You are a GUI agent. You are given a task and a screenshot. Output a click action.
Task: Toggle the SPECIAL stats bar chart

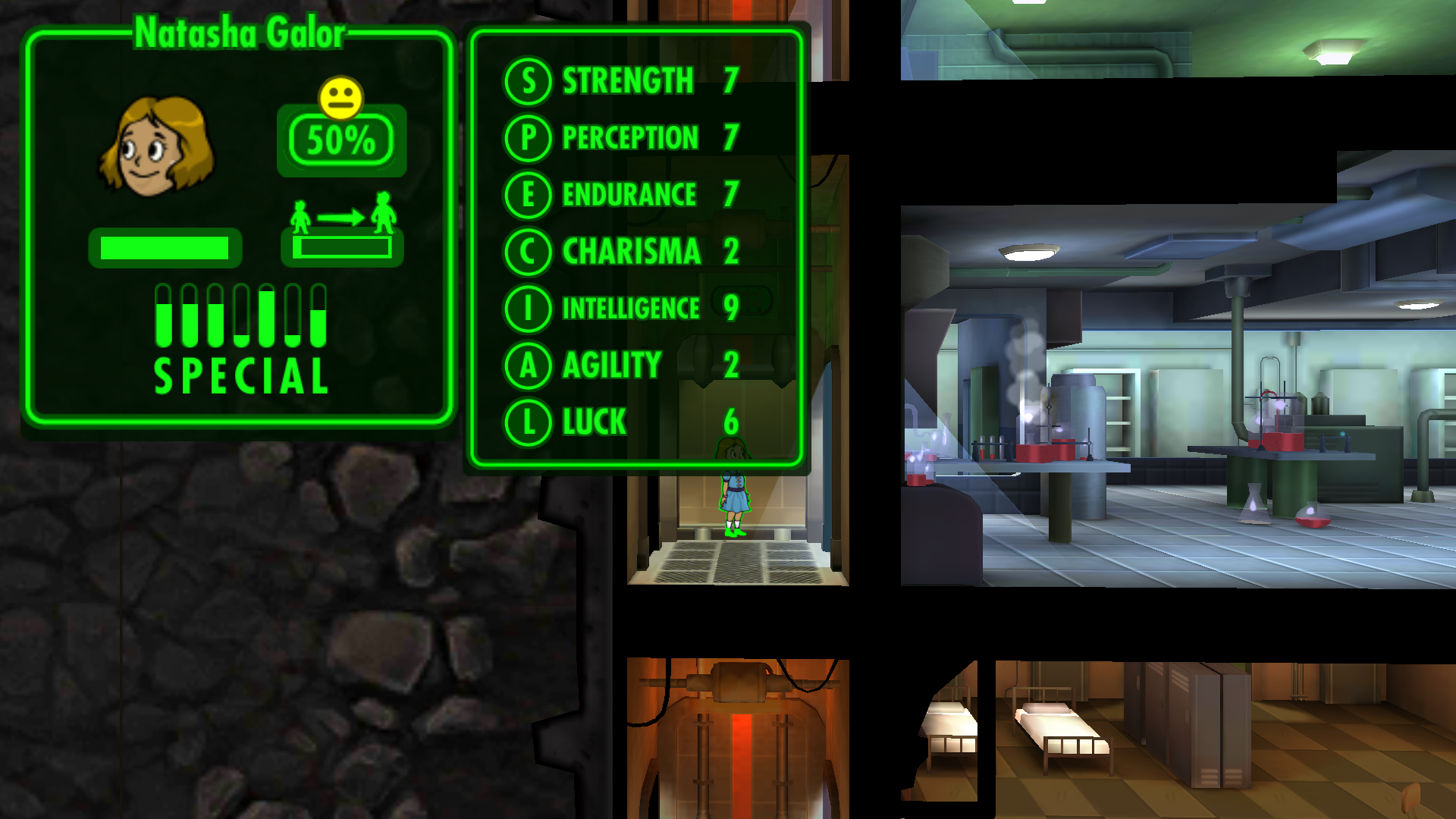(x=240, y=338)
